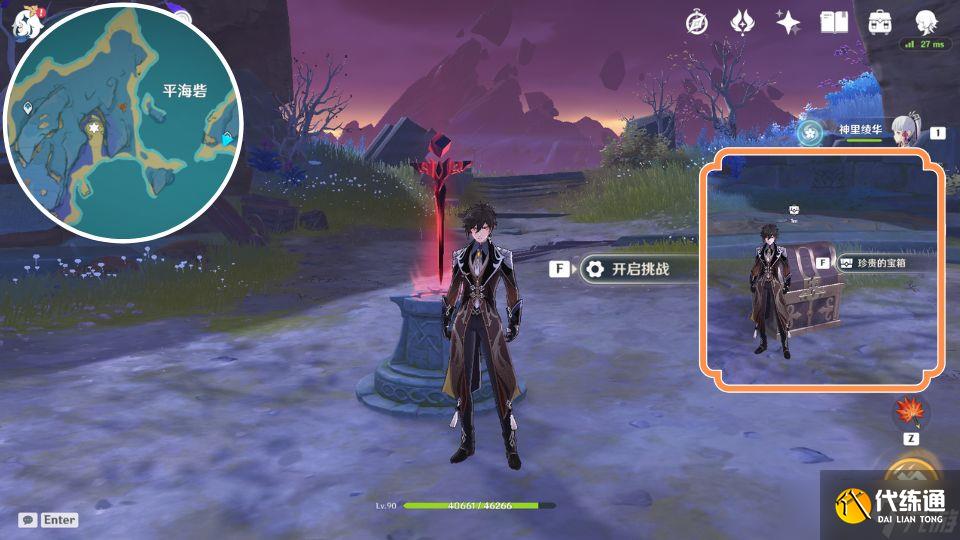Image resolution: width=960 pixels, height=540 pixels.
Task: Open the backpack inventory icon
Action: pos(880,23)
